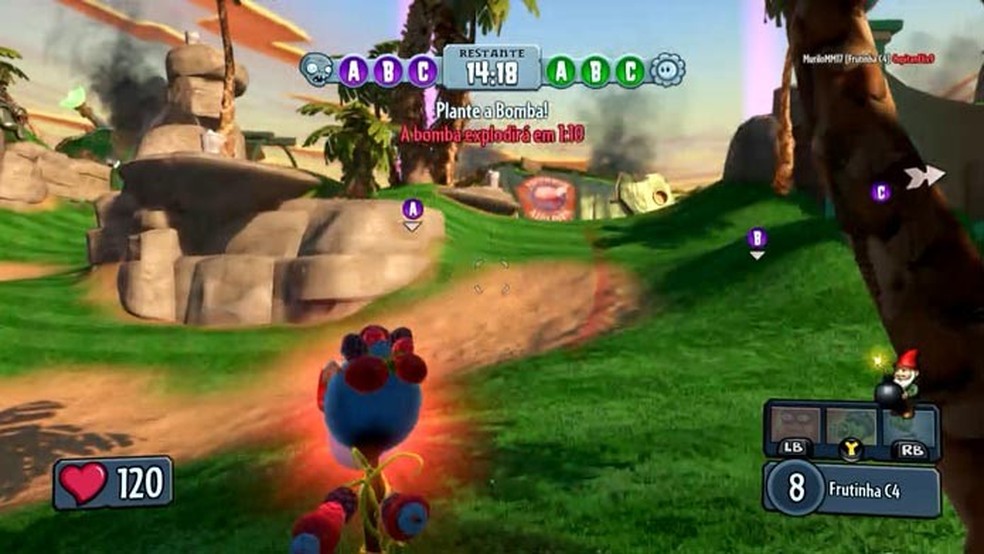Image resolution: width=984 pixels, height=554 pixels.
Task: Activate the middle ability slot labeled Y
Action: click(851, 430)
